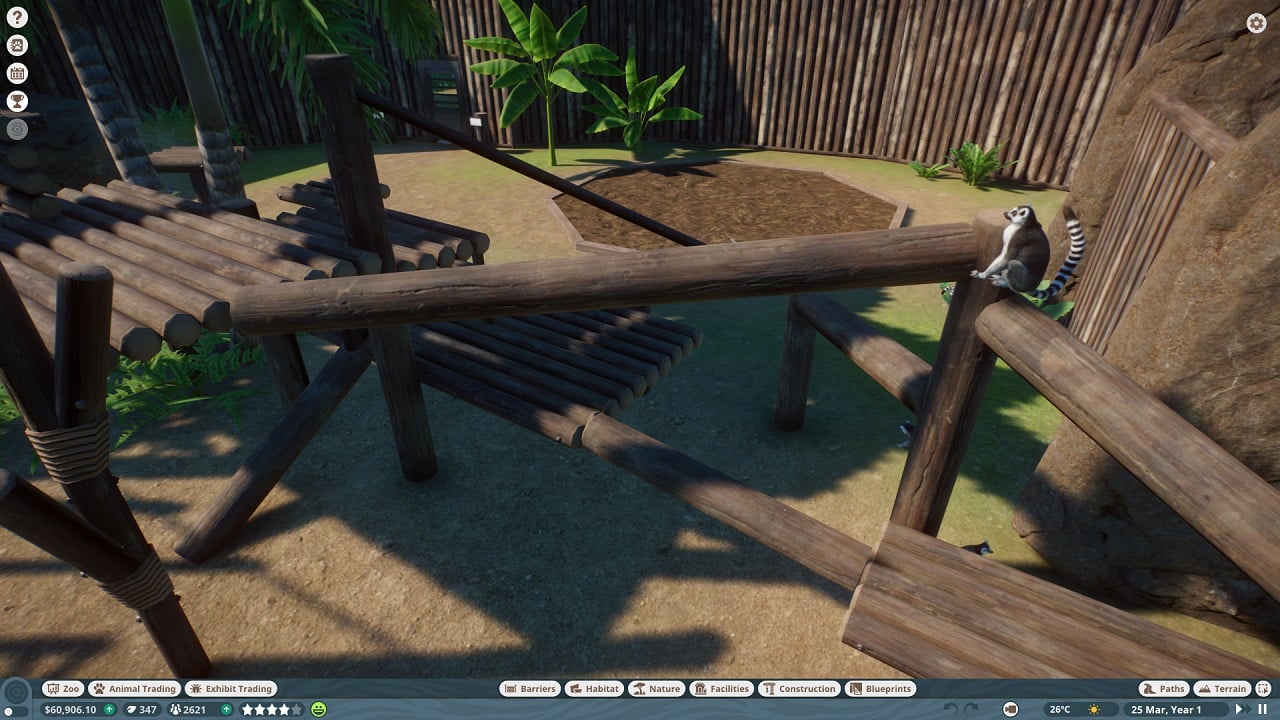
Task: Select the Paths tool
Action: pyautogui.click(x=1162, y=688)
